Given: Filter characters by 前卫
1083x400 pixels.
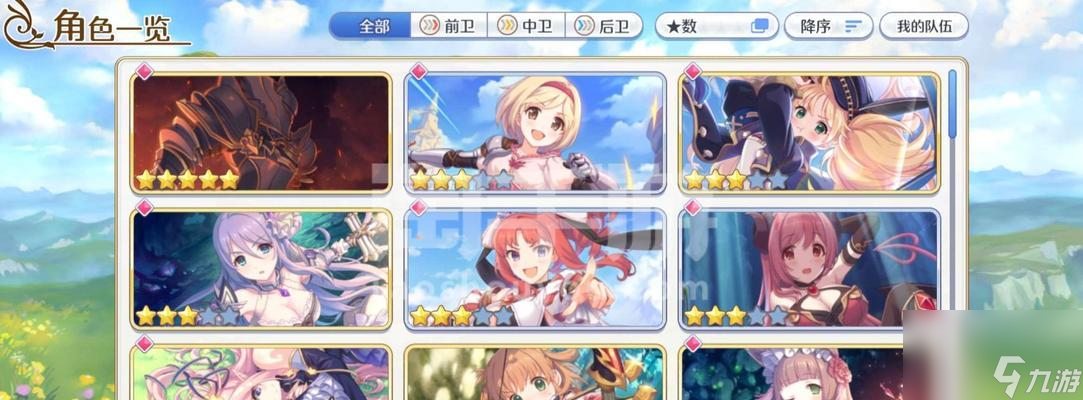Looking at the screenshot, I should click(449, 26).
